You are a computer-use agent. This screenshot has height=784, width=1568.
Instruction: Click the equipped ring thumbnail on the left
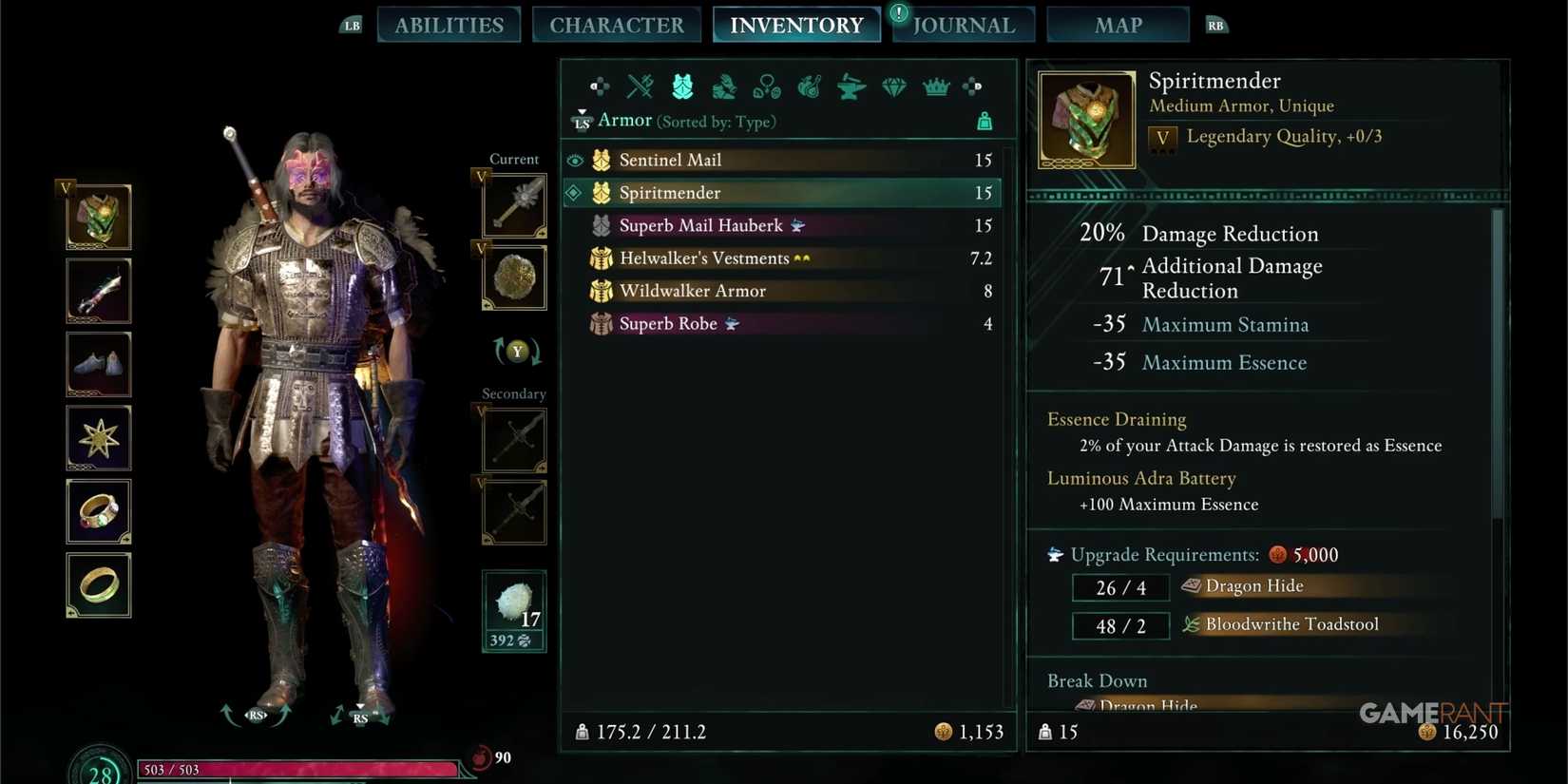click(x=98, y=512)
